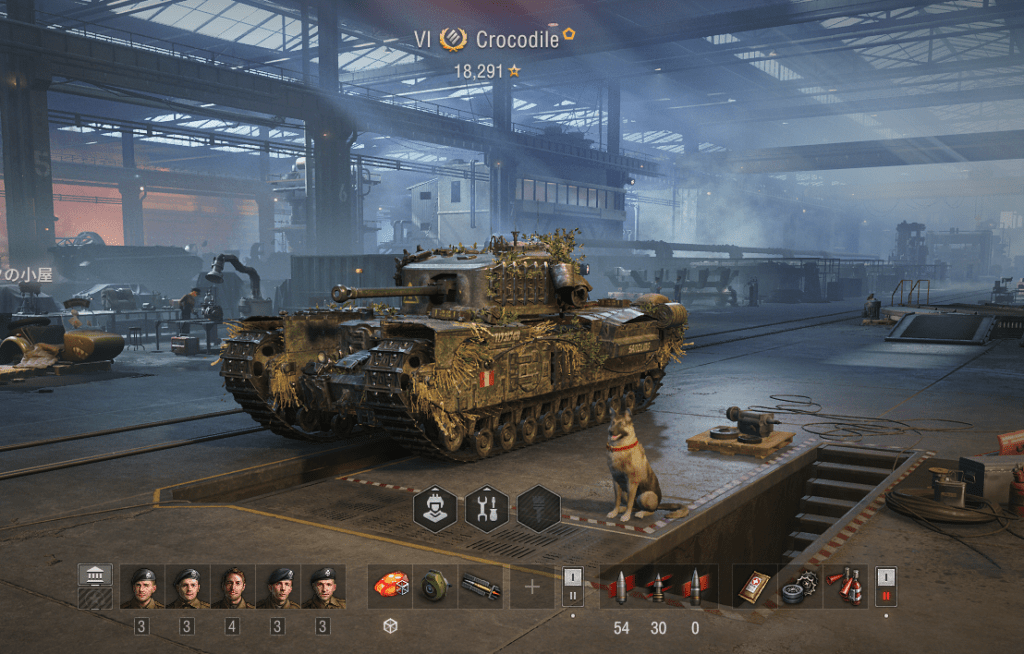The height and width of the screenshot is (654, 1024).
Task: Select the round green device equipment slot
Action: 435,587
